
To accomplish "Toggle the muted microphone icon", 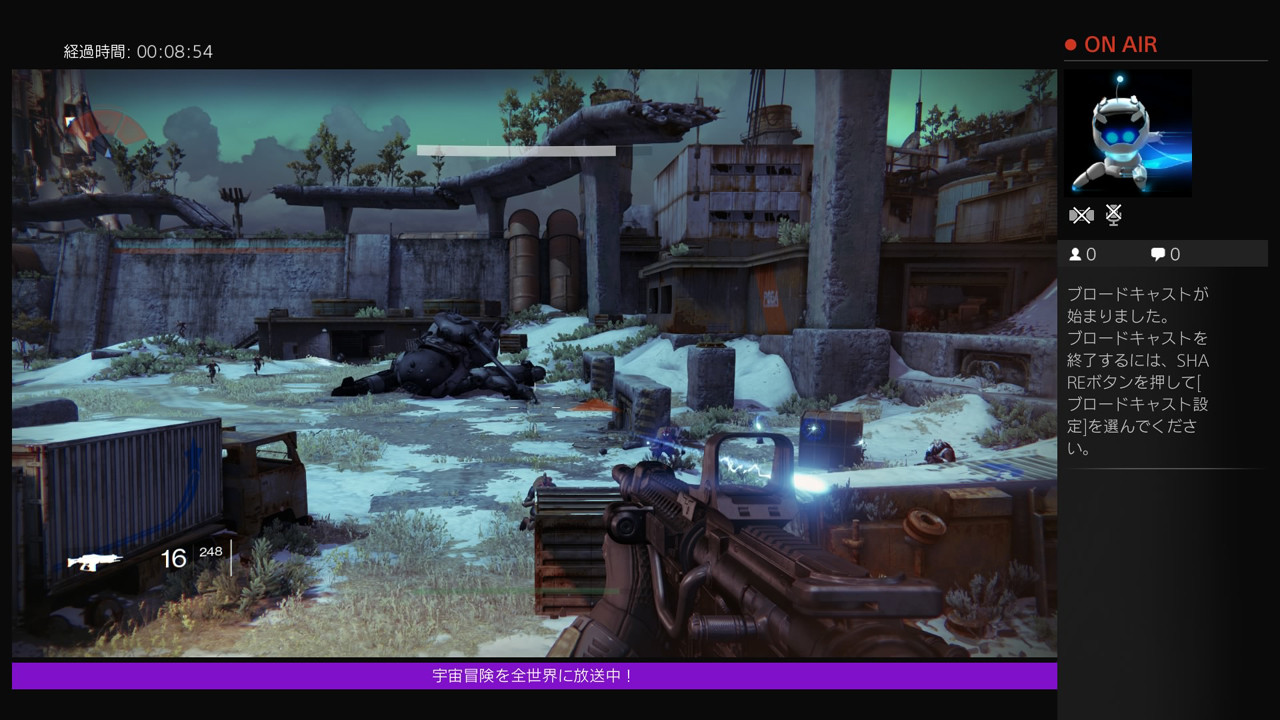I will 1114,215.
